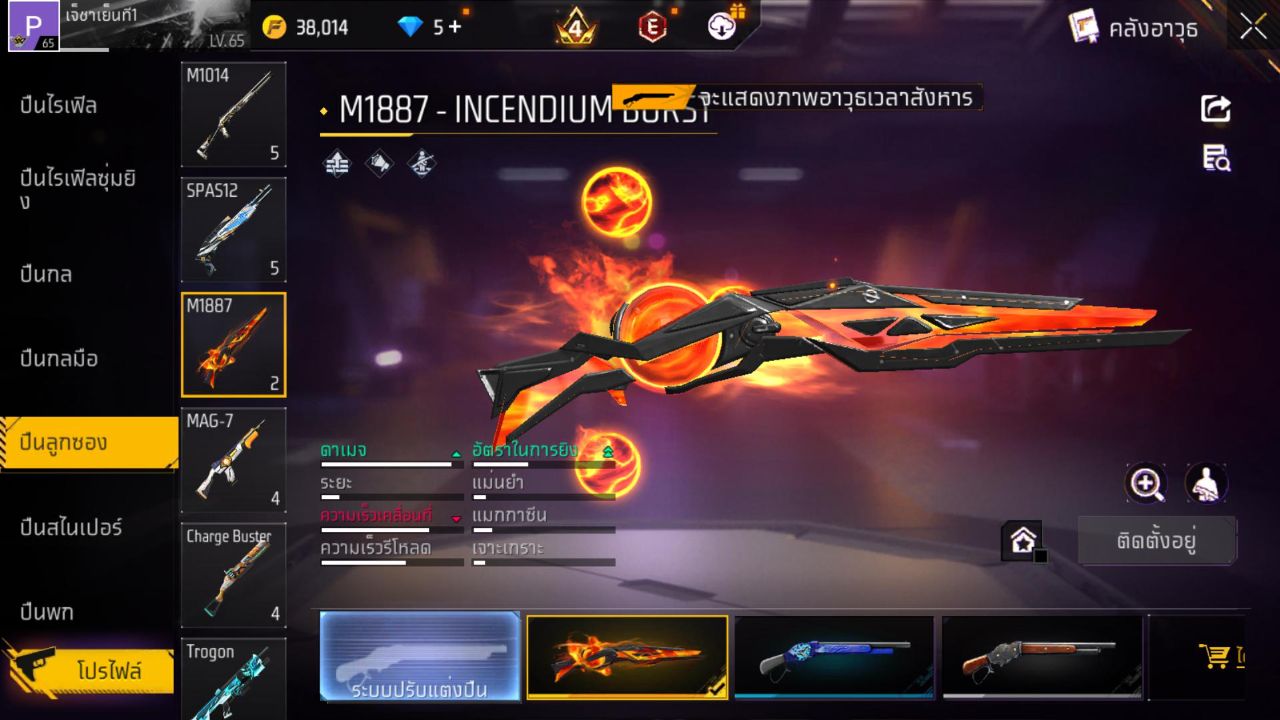Screen dimensions: 1280x720
Task: Select the ปืนสไนเปอร์ category
Action: tap(70, 527)
